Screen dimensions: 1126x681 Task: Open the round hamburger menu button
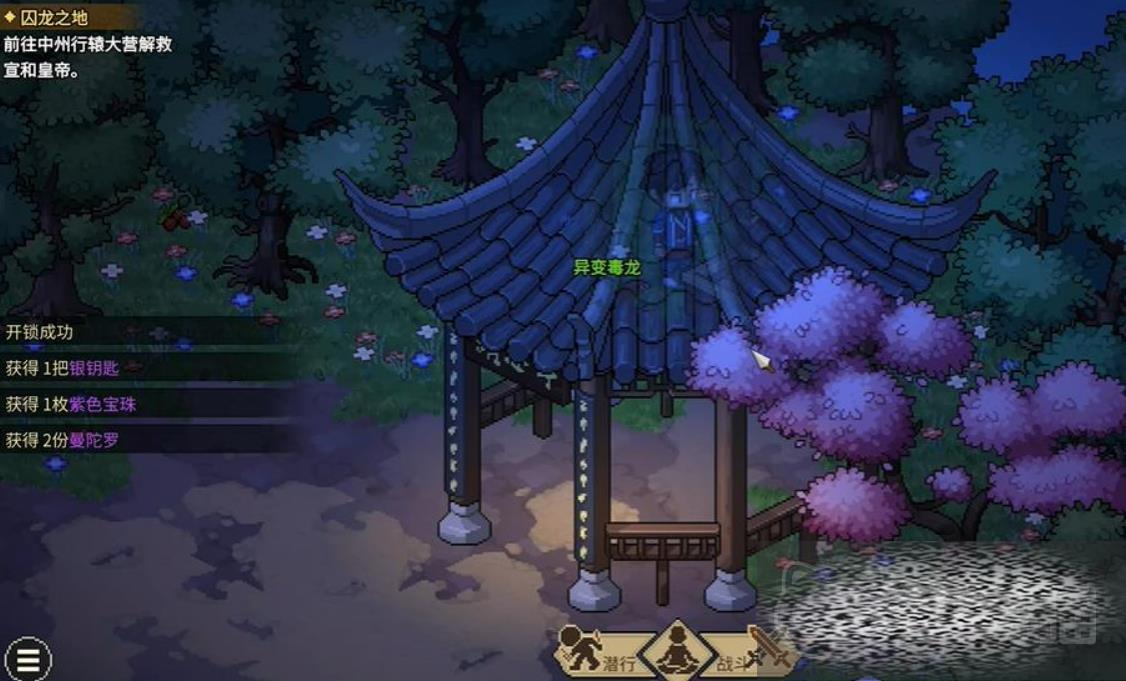pos(28,659)
